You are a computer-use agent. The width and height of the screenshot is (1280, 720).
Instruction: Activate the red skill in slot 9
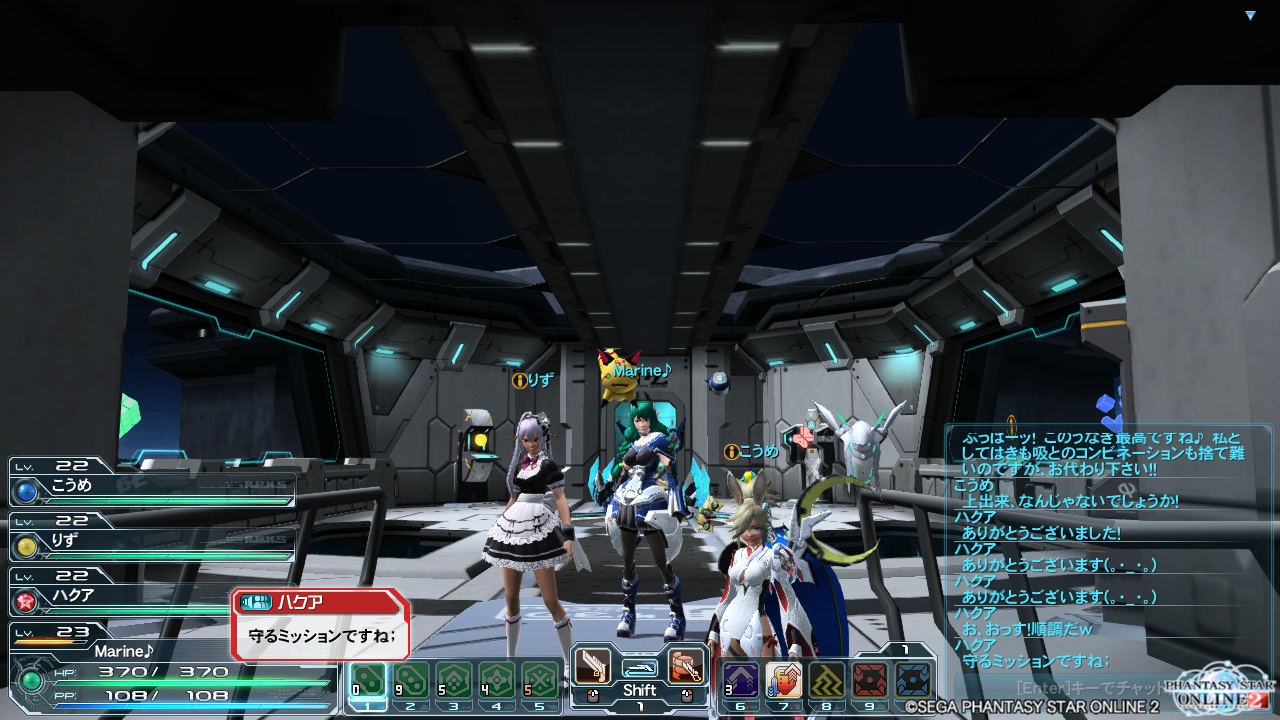[870, 681]
